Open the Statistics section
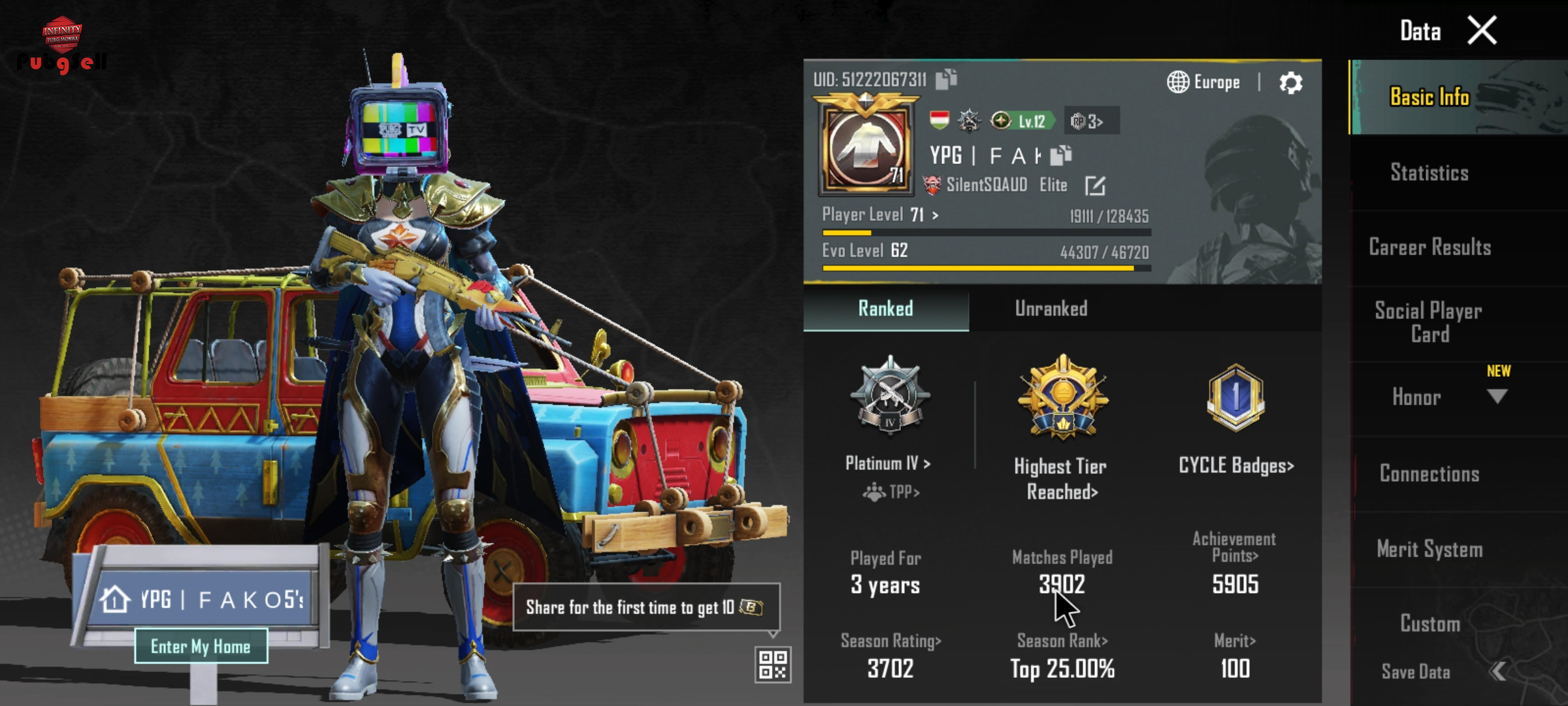The image size is (1568, 706). 1429,173
